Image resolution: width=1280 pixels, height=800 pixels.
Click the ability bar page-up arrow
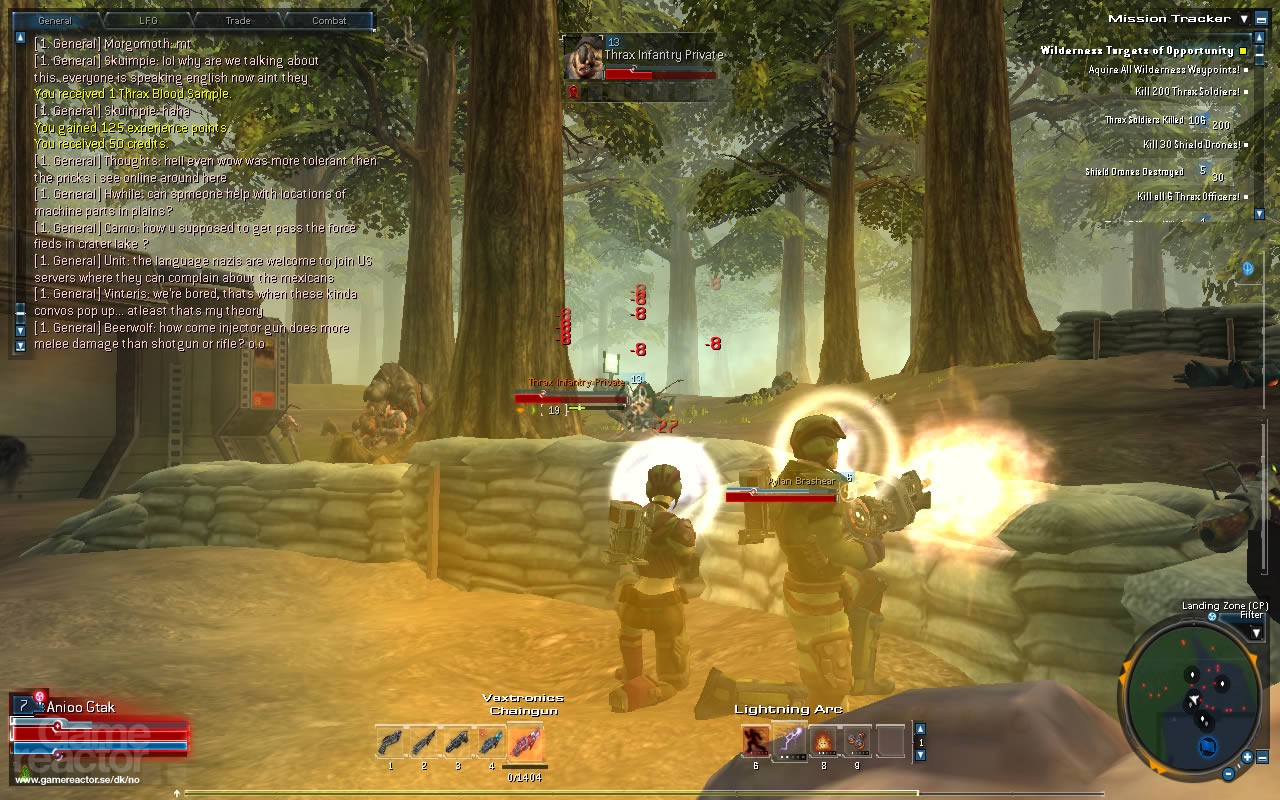coord(921,728)
